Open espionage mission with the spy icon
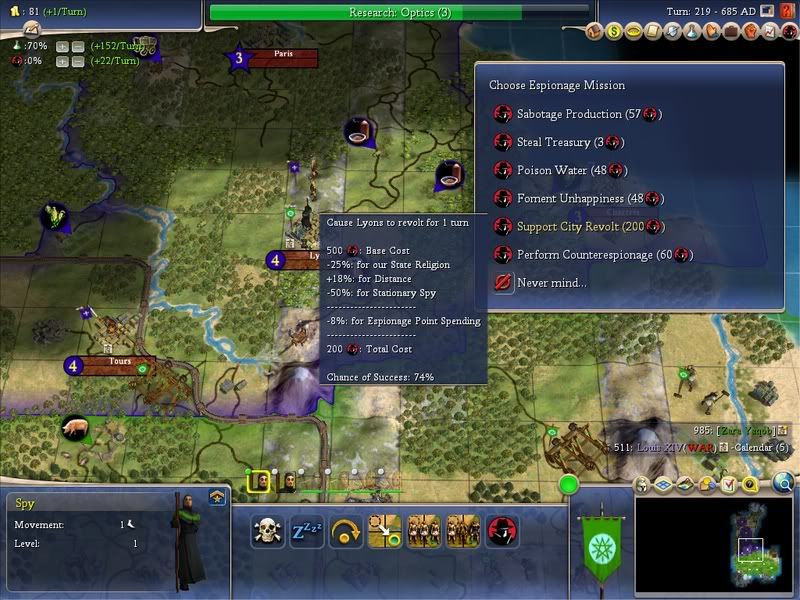This screenshot has width=800, height=600. pos(501,531)
